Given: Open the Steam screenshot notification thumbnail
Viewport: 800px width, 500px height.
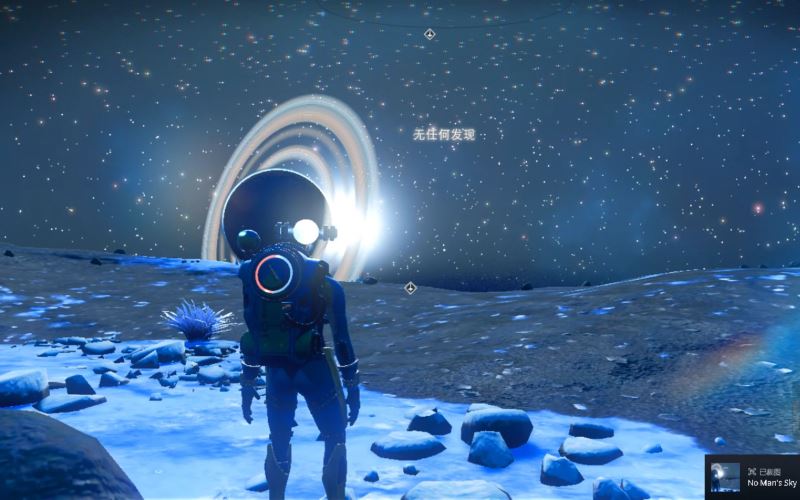Looking at the screenshot, I should [x=725, y=477].
